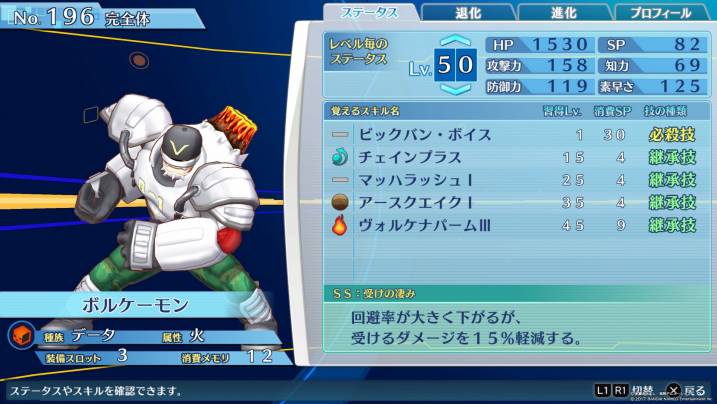Image resolution: width=717 pixels, height=404 pixels.
Task: Open the 退化 tab
Action: pos(466,13)
